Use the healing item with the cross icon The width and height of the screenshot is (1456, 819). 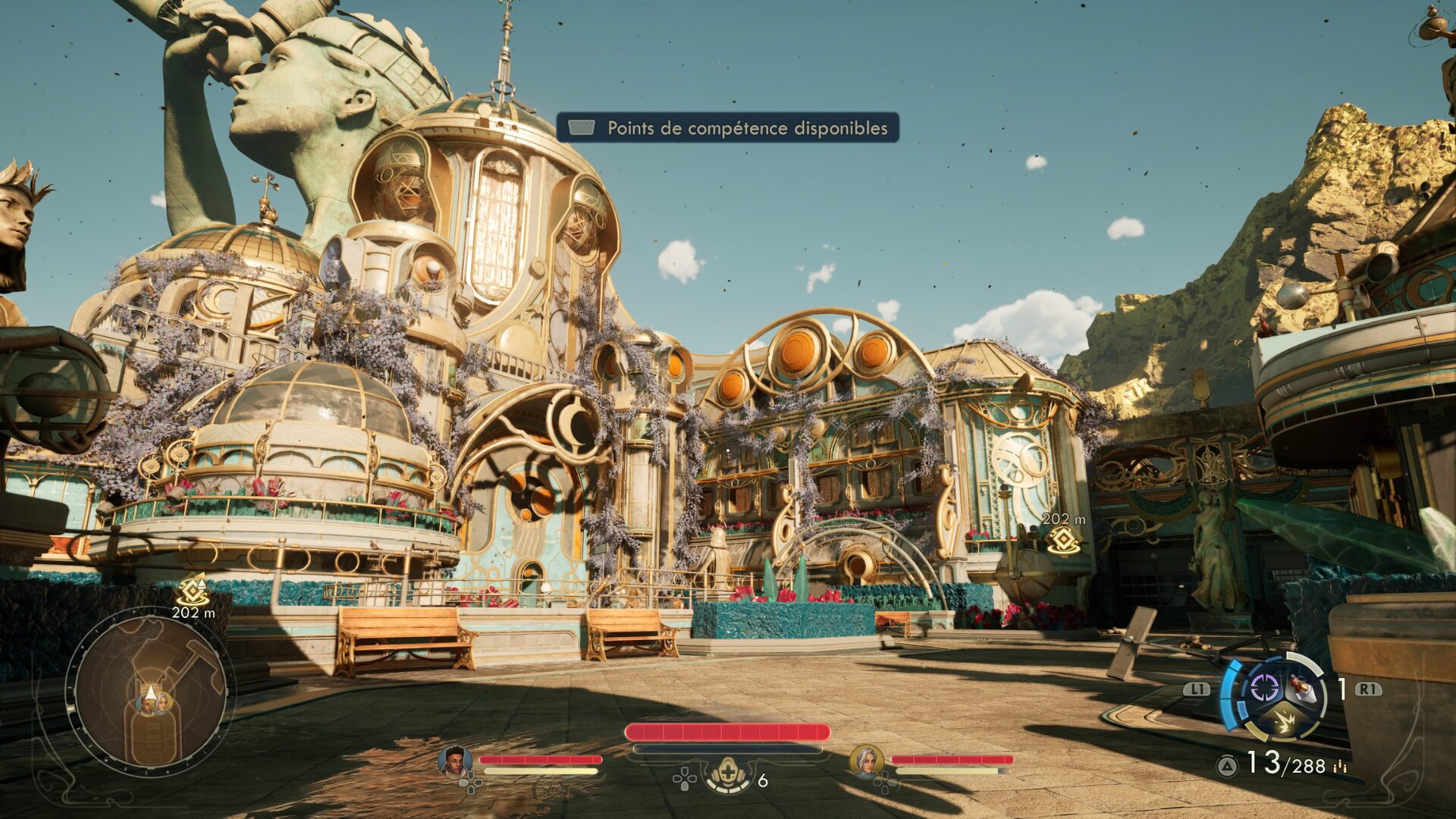tap(728, 775)
